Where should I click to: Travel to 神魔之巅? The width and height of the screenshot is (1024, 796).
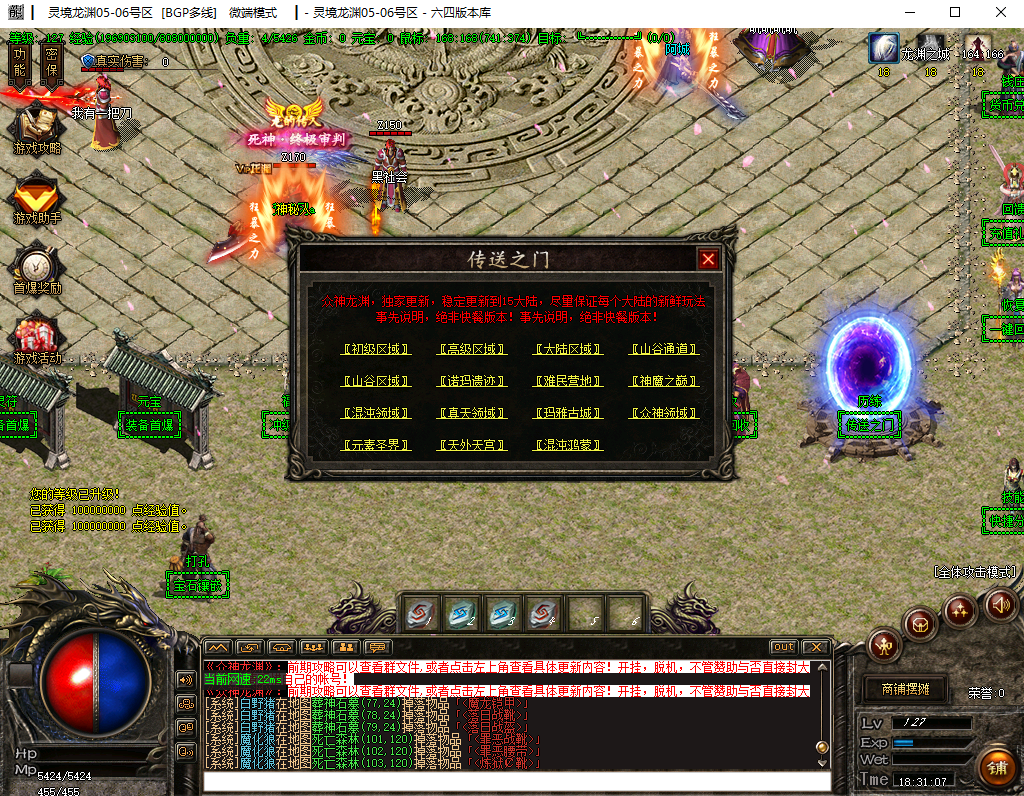pyautogui.click(x=664, y=381)
